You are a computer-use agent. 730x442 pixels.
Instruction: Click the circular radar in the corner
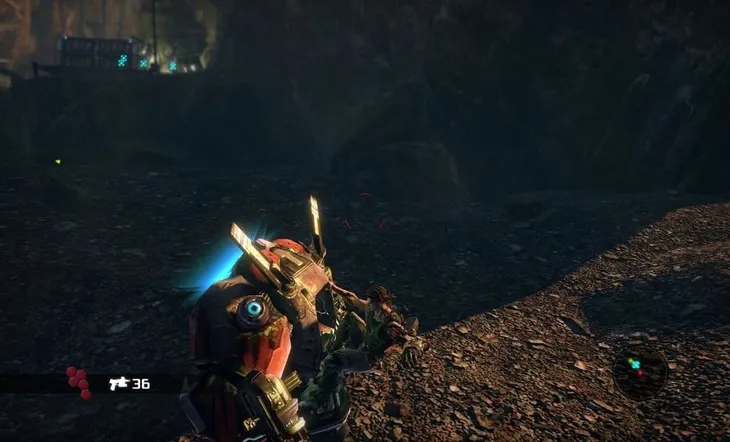tap(638, 372)
